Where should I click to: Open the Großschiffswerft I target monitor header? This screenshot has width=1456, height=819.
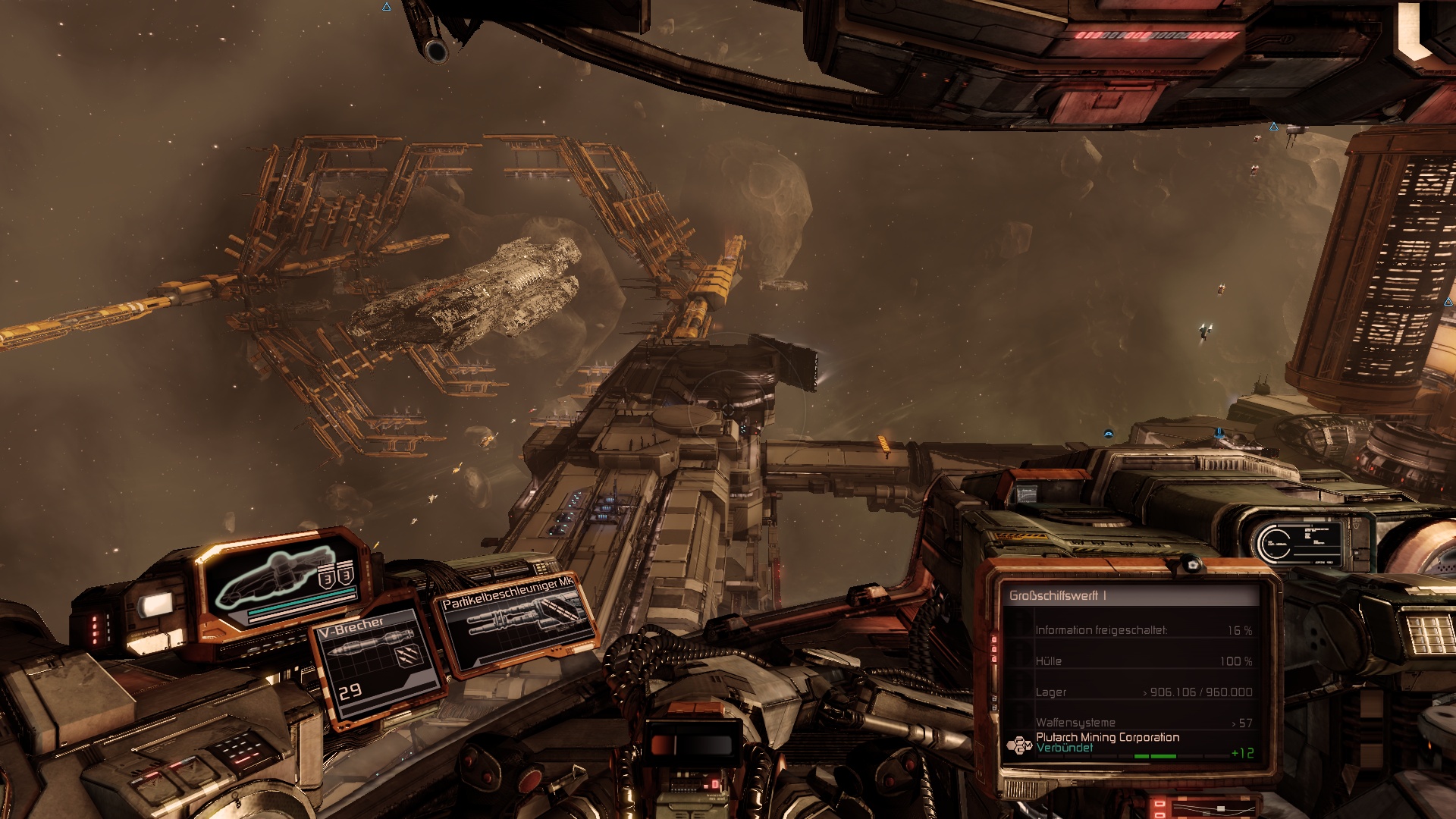(1130, 596)
